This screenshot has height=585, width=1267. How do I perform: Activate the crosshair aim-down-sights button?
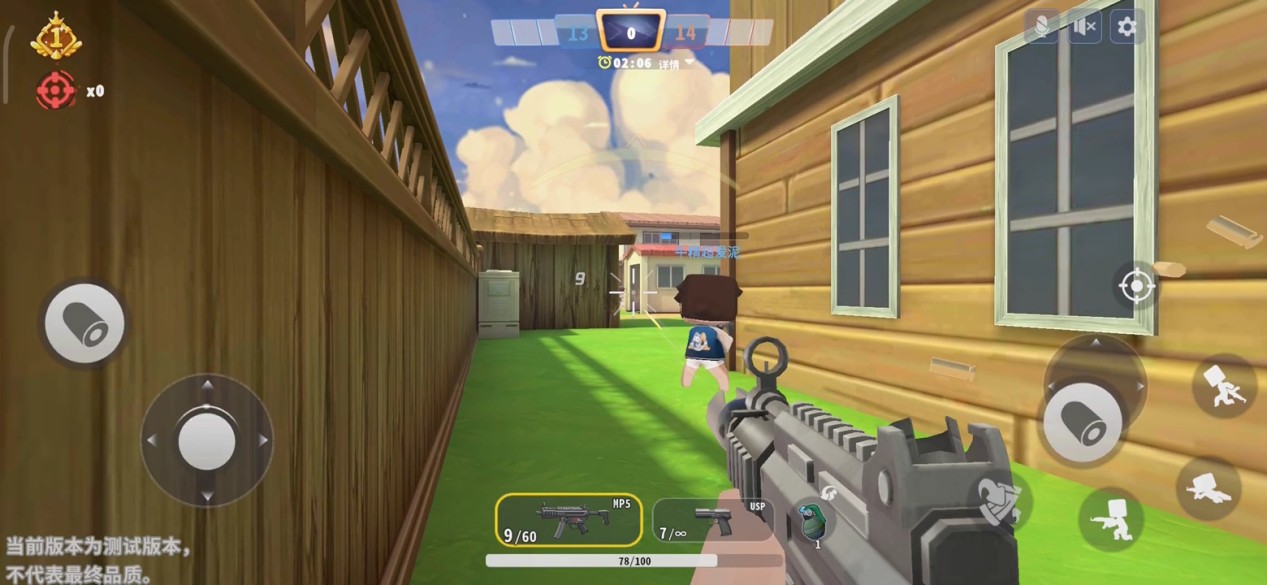pyautogui.click(x=1136, y=287)
